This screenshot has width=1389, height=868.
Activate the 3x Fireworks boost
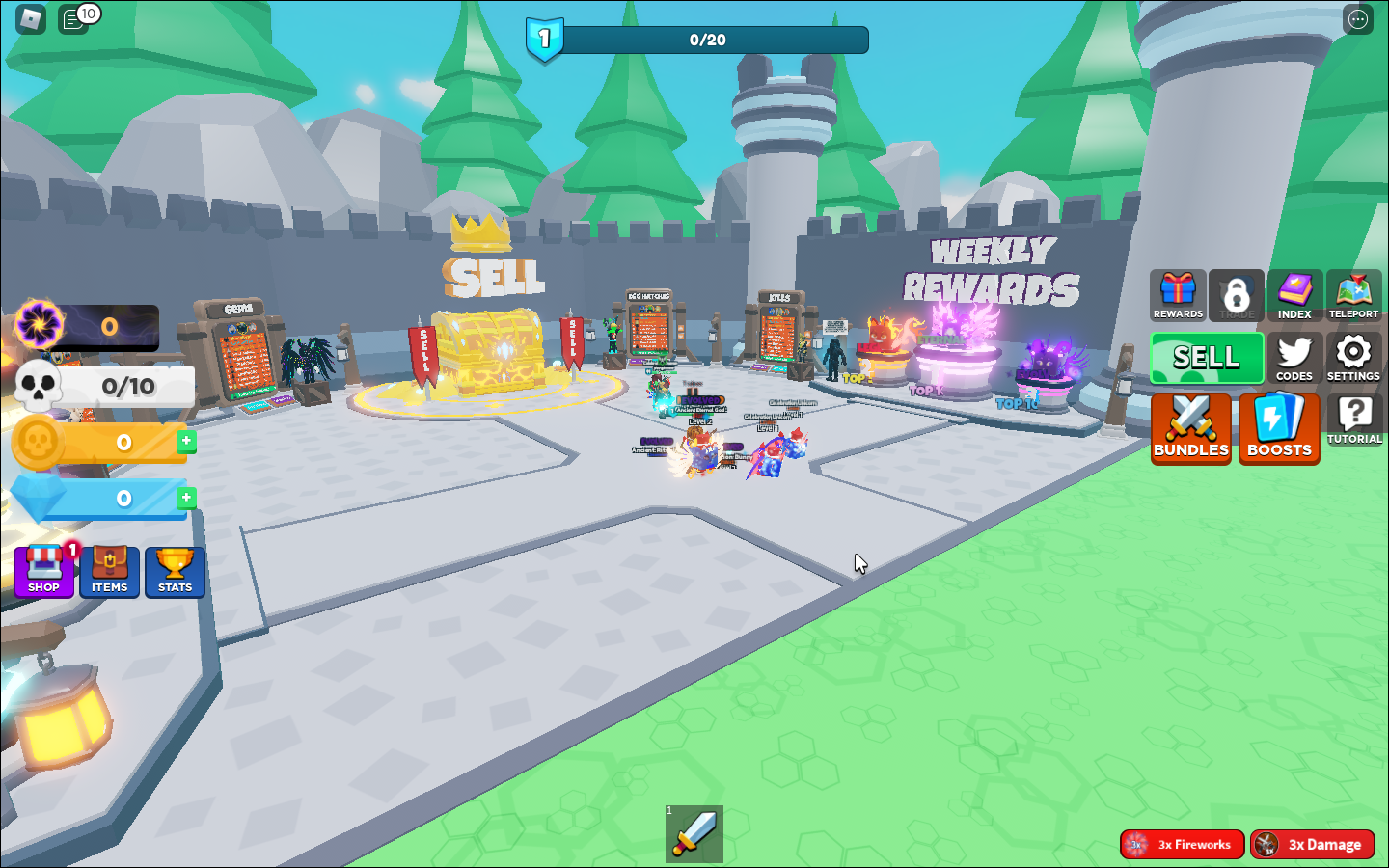pyautogui.click(x=1183, y=844)
